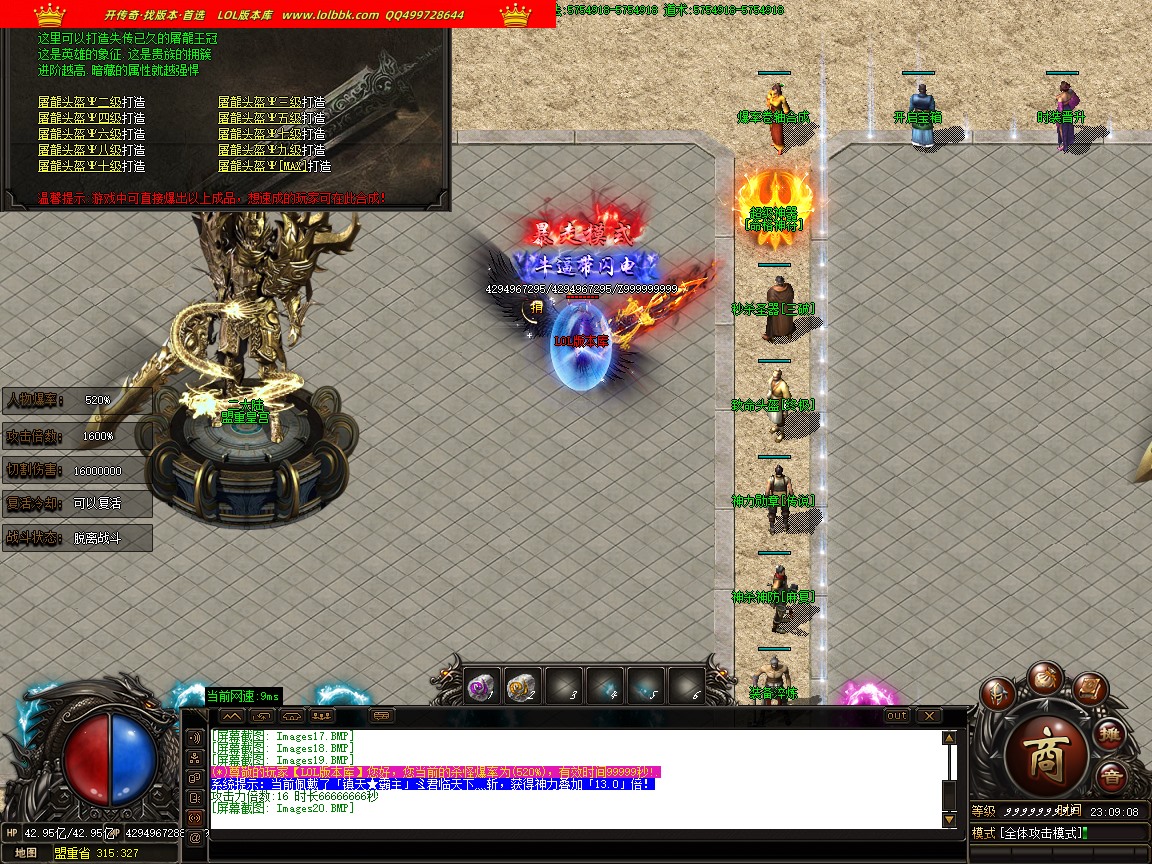Image resolution: width=1152 pixels, height=864 pixels.
Task: Click the chat log's scroll-down arrow
Action: (x=949, y=820)
